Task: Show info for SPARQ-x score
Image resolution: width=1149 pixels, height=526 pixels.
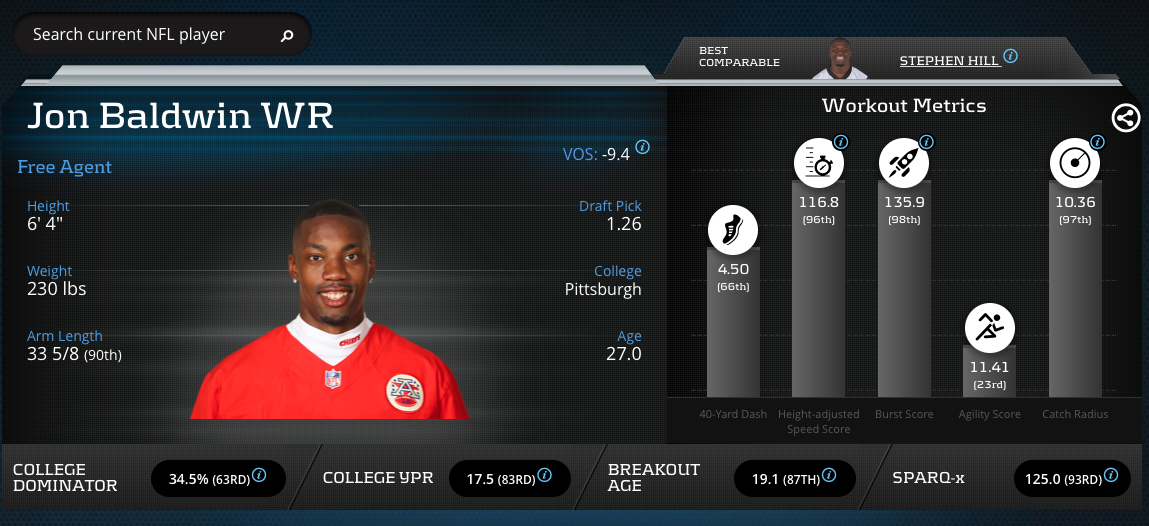Action: (1111, 475)
